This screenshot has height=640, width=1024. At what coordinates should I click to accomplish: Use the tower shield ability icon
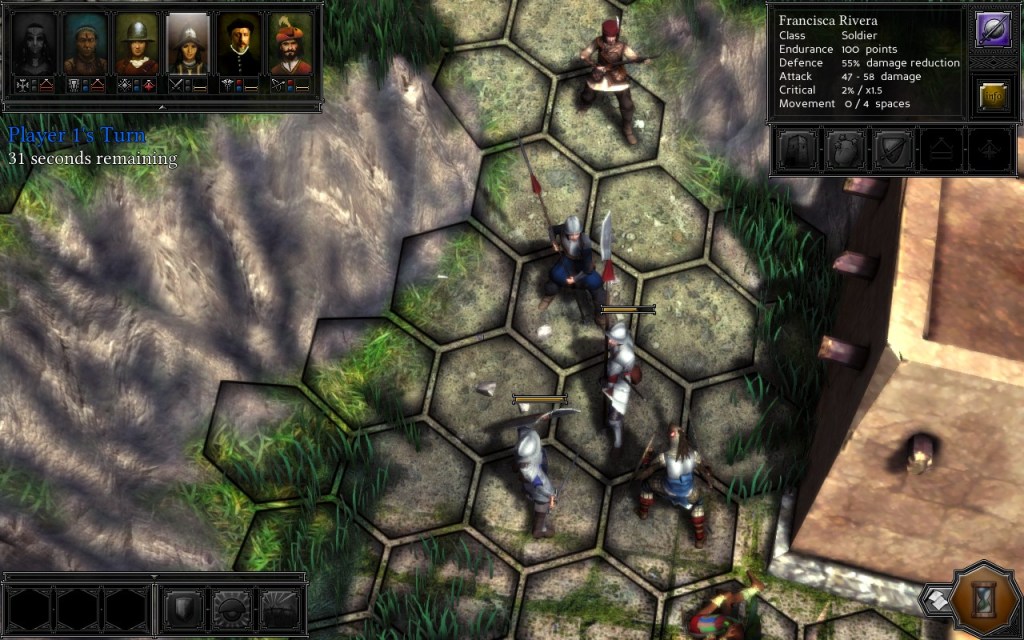(795, 151)
